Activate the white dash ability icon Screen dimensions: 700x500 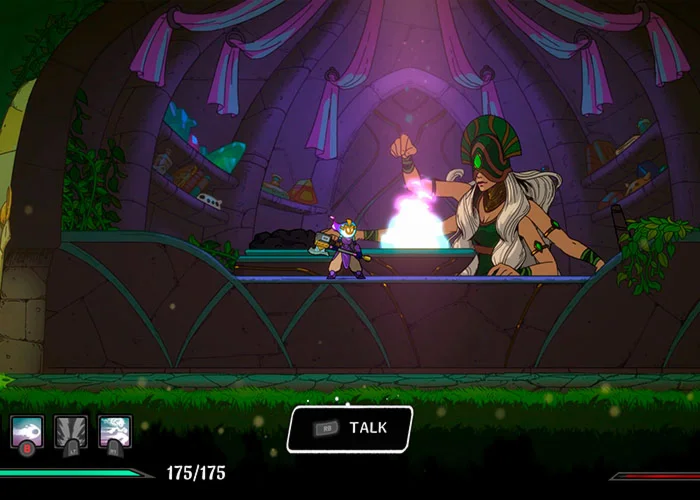tap(26, 431)
